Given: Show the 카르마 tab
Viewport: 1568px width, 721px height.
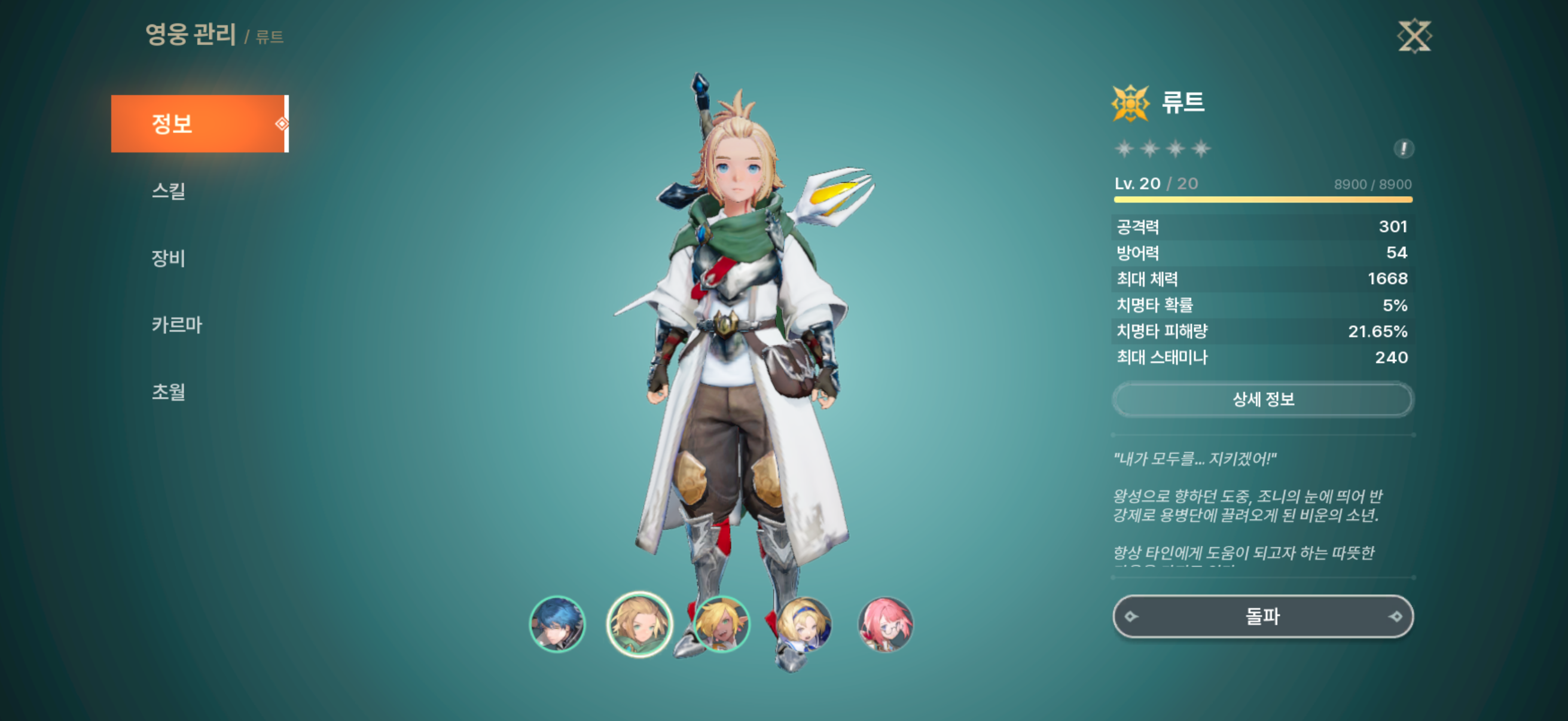Looking at the screenshot, I should click(x=176, y=325).
